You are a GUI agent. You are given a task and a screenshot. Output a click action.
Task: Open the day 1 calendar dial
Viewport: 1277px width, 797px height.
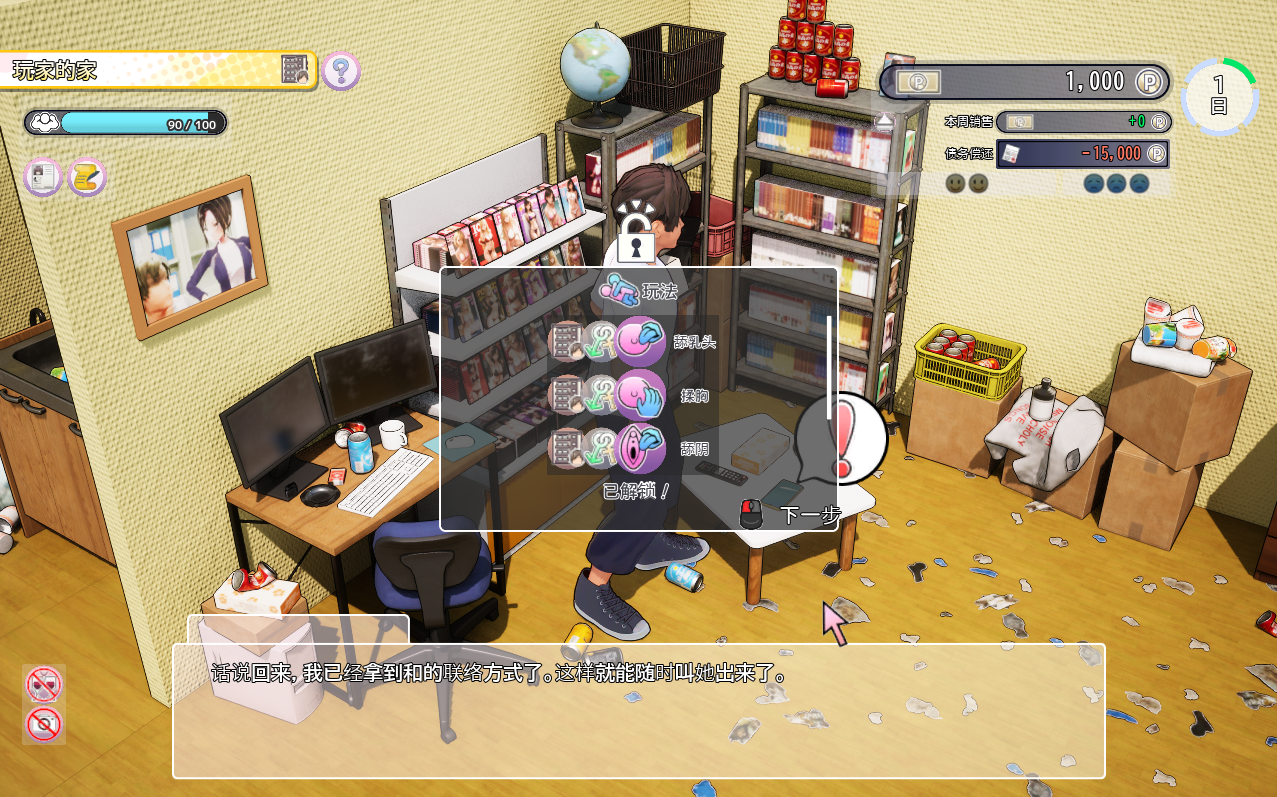click(x=1219, y=96)
